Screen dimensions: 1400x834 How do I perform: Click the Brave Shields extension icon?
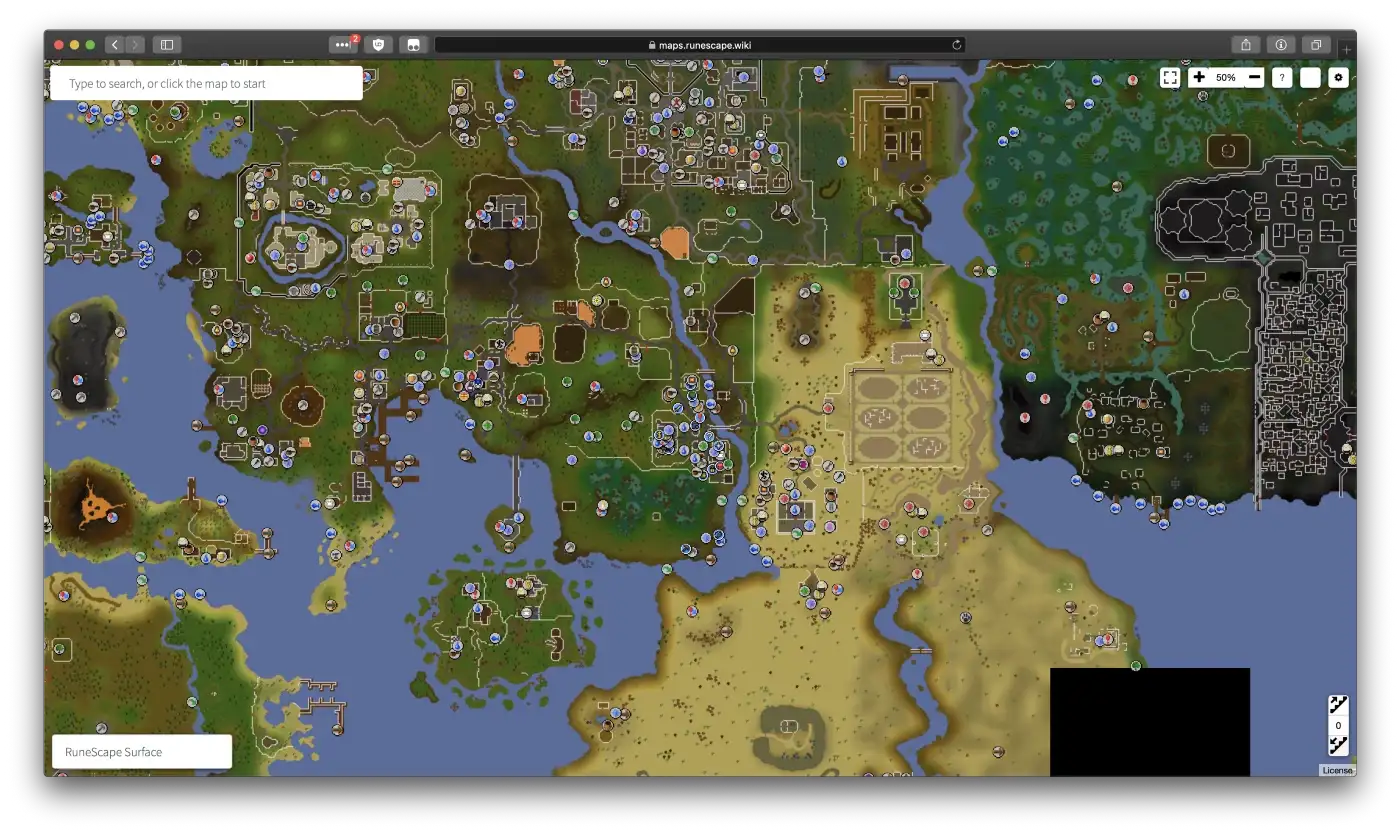[x=379, y=44]
